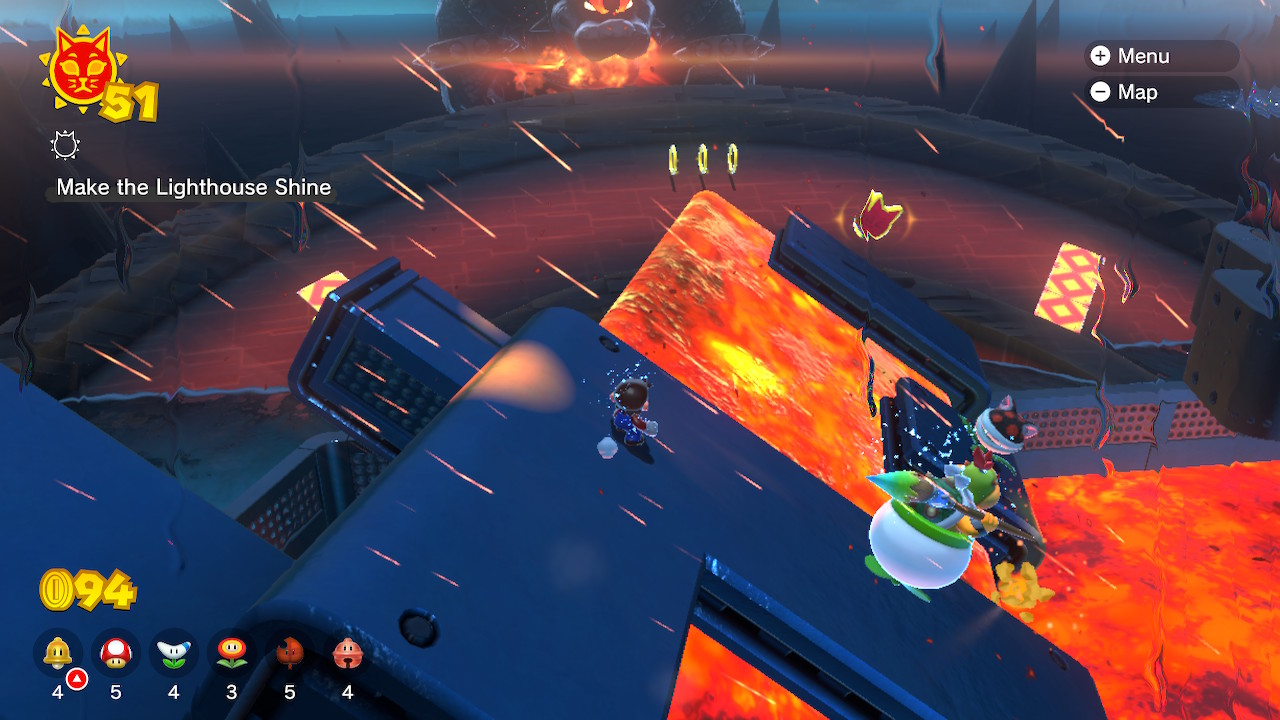
Task: Select the Fire Flower item
Action: point(232,654)
